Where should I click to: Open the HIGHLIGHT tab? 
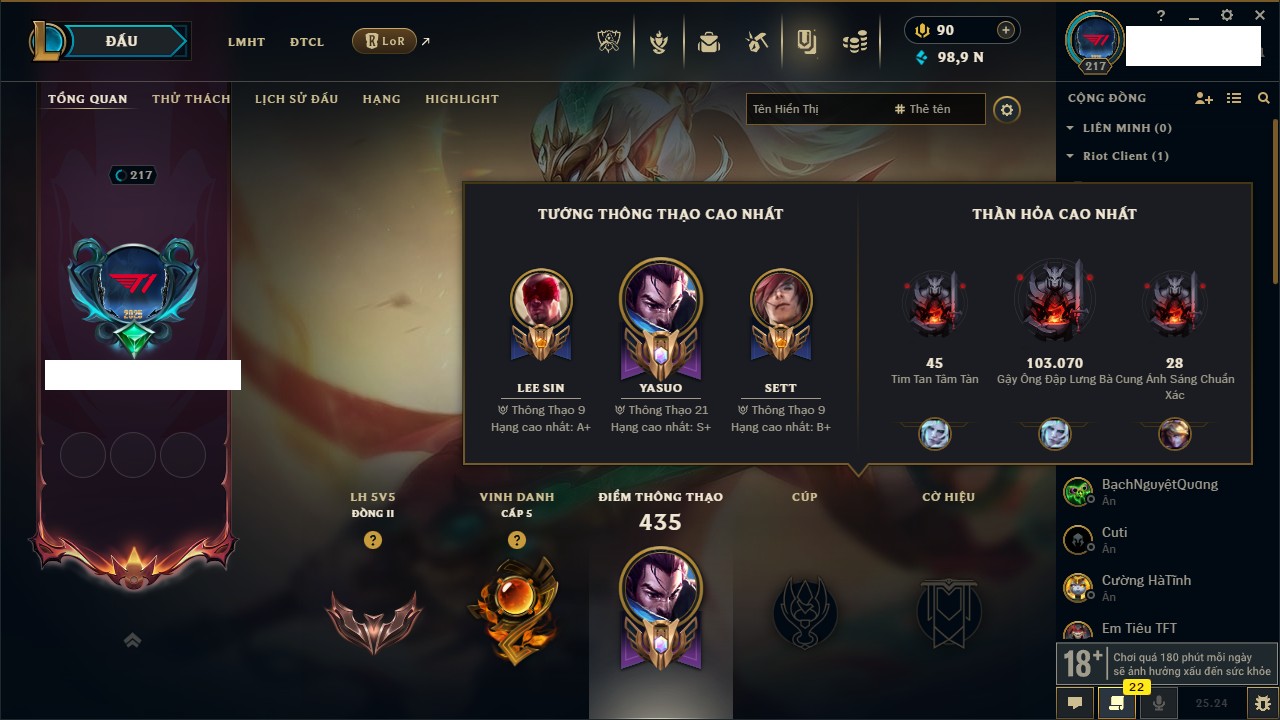(x=461, y=99)
